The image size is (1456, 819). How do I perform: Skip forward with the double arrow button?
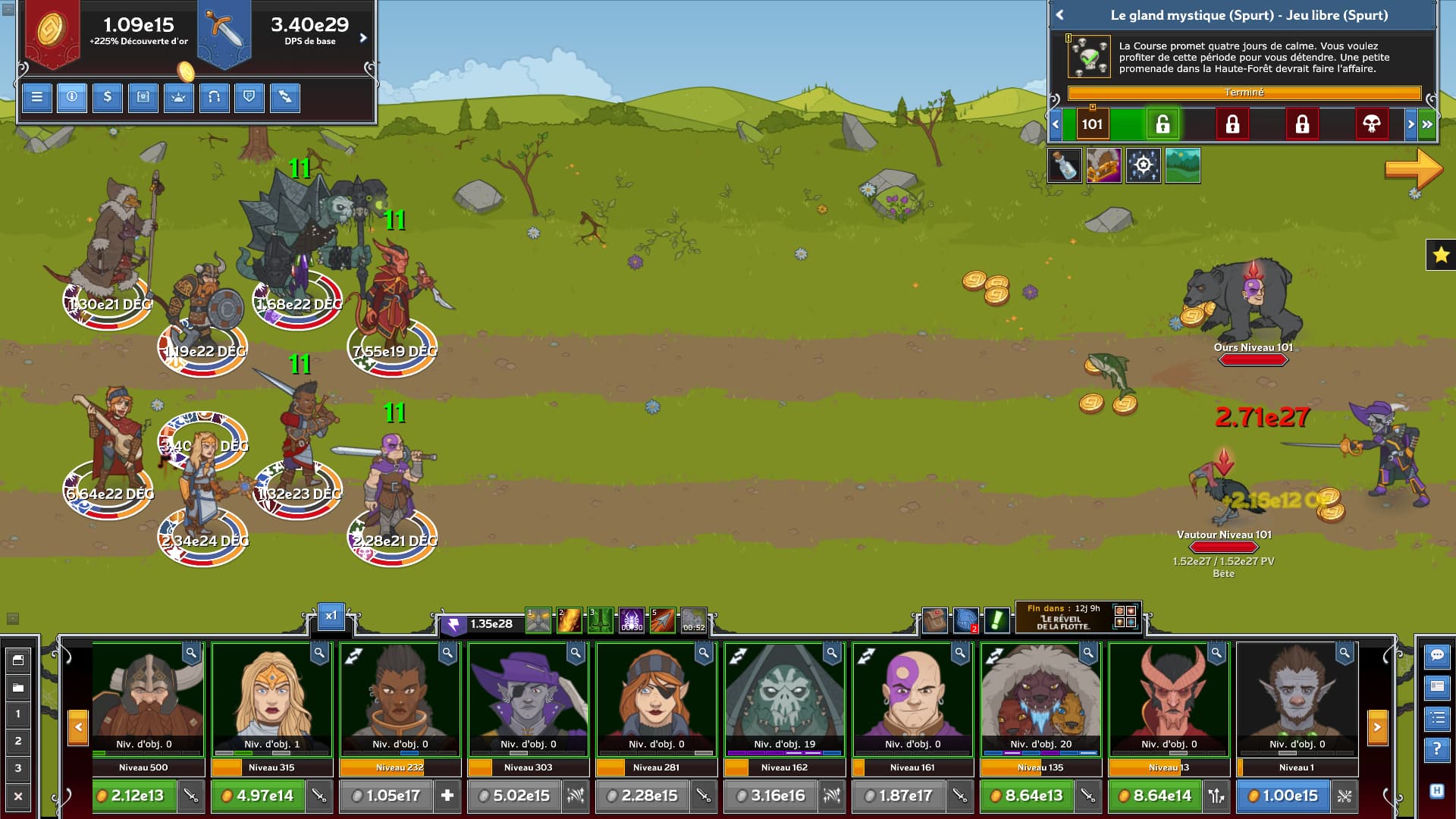click(x=1427, y=124)
